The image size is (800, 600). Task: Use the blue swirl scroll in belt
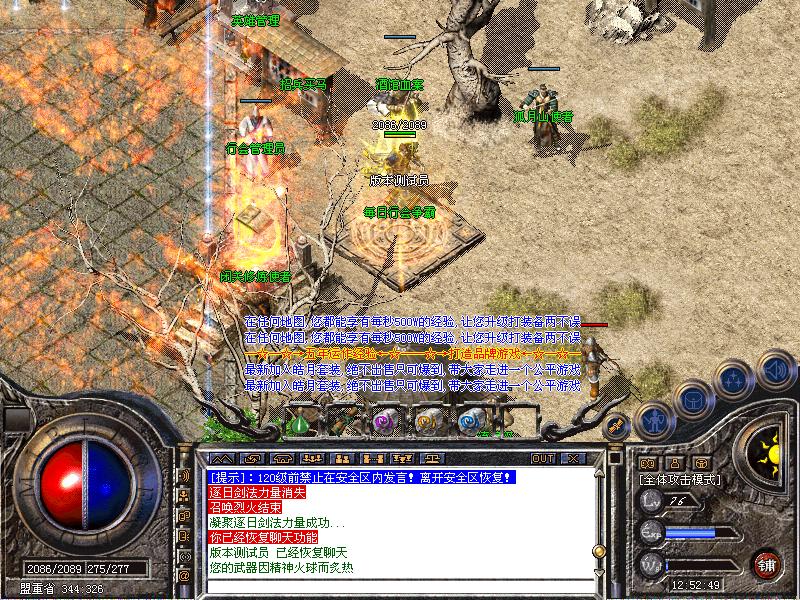click(x=470, y=422)
